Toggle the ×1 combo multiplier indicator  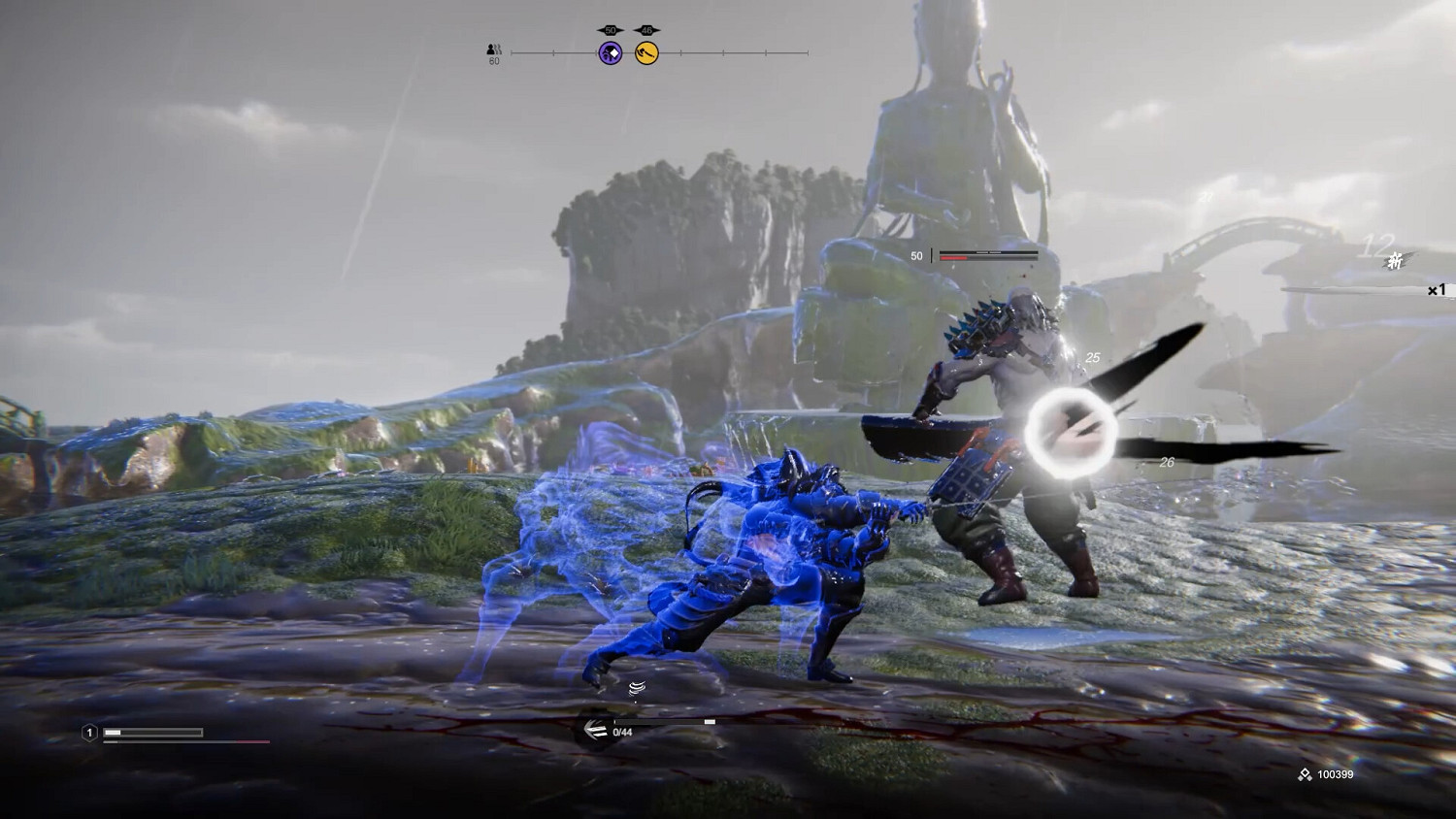point(1437,288)
